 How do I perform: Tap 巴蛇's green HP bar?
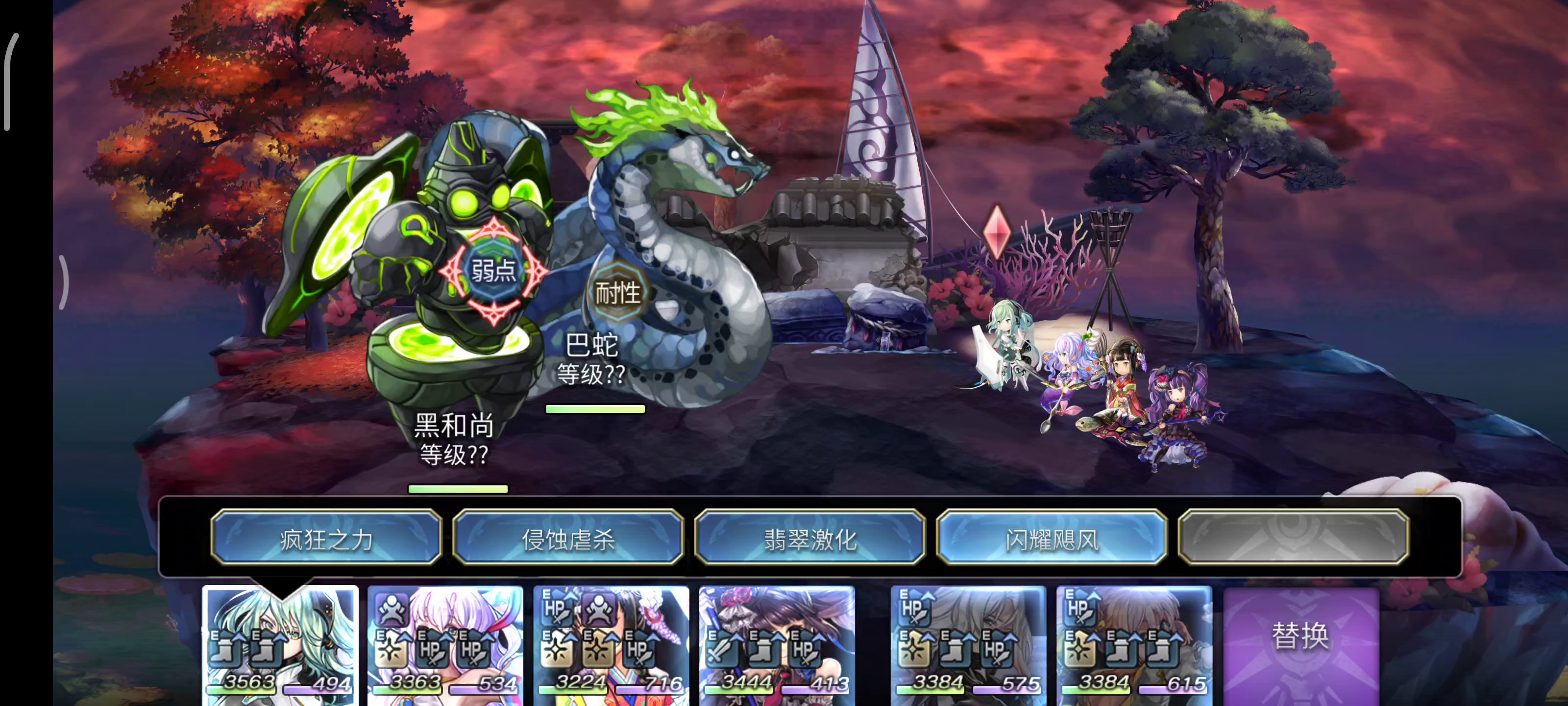[595, 409]
